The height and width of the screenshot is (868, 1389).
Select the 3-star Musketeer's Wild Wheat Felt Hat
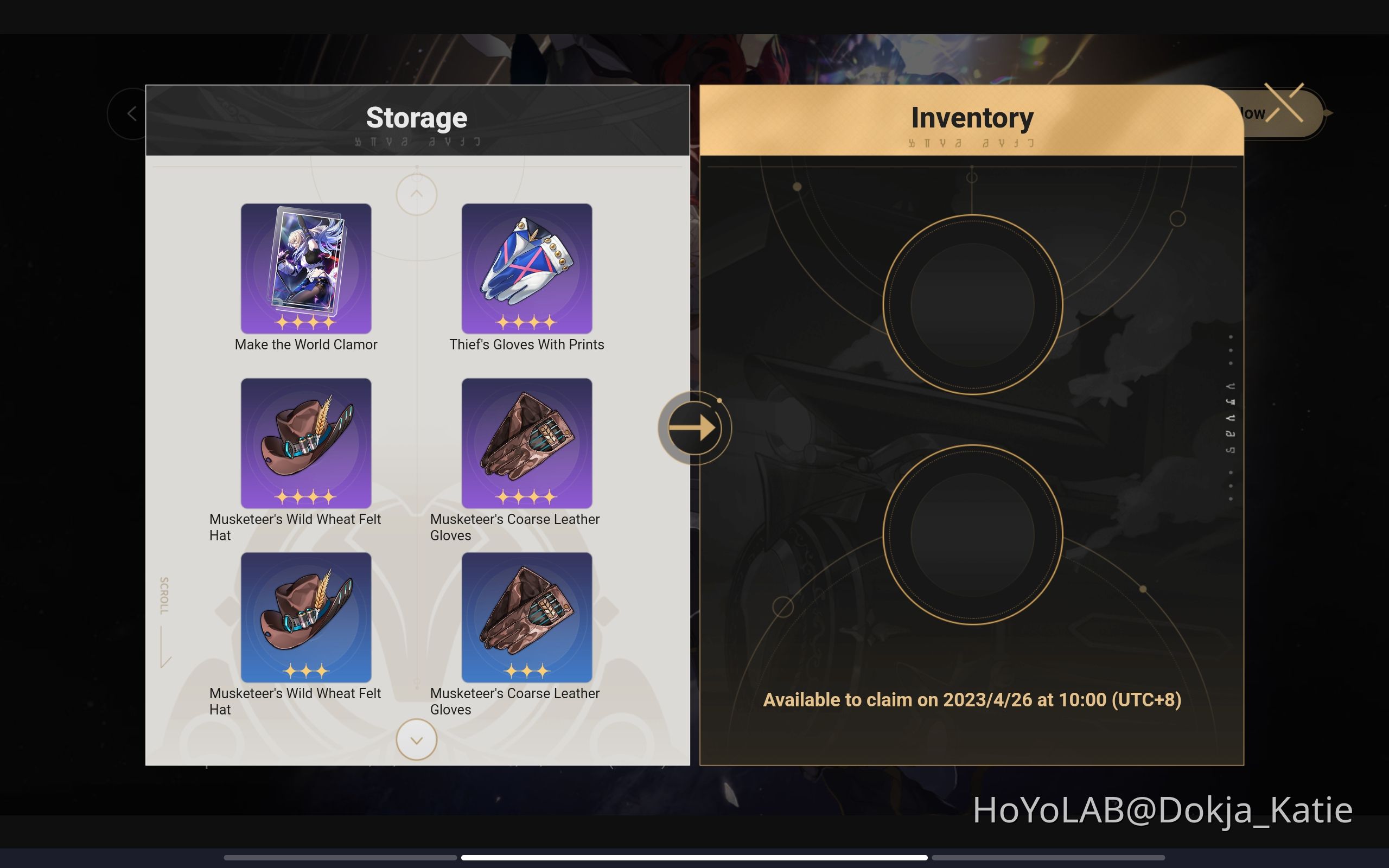coord(306,617)
